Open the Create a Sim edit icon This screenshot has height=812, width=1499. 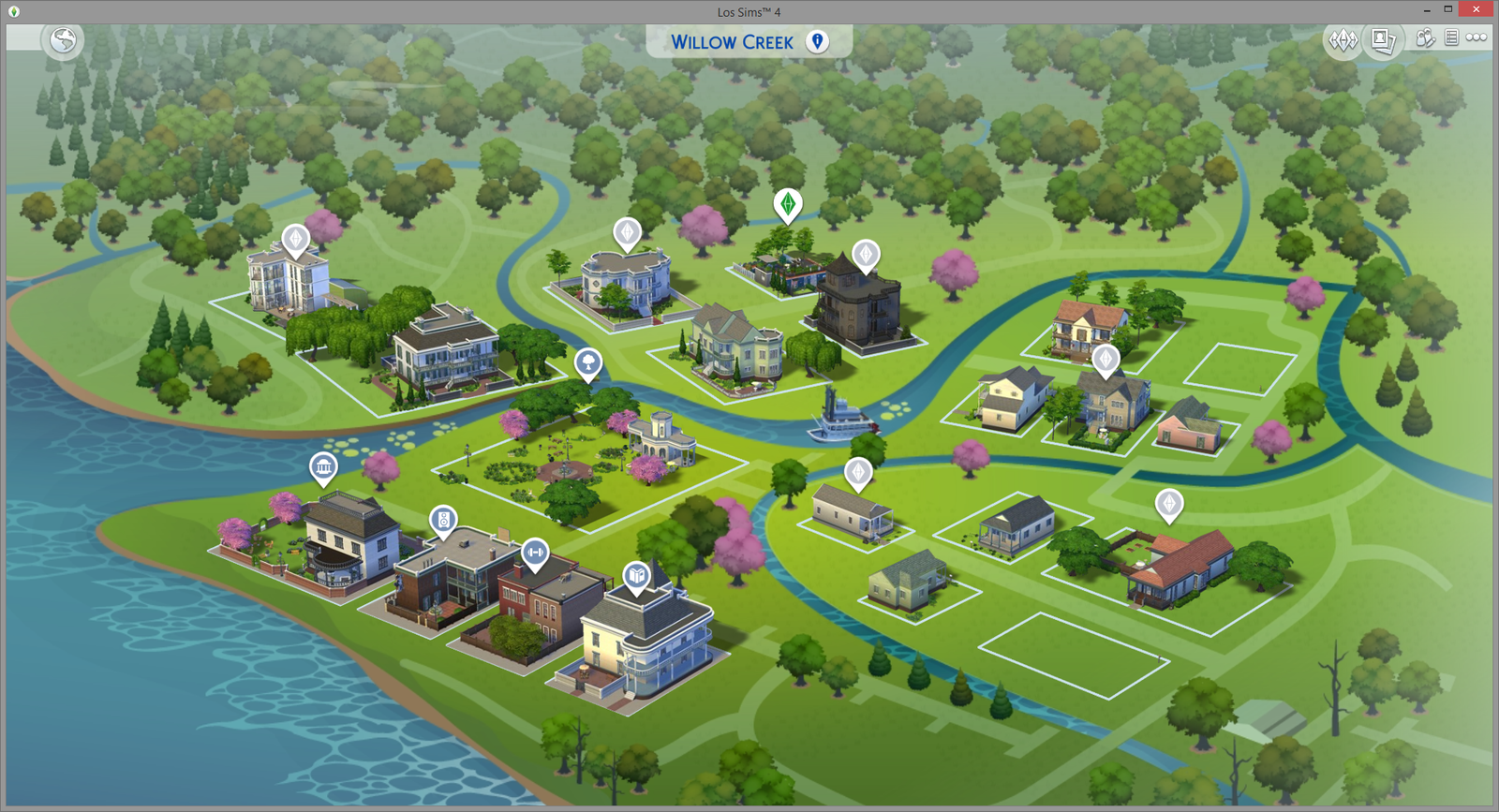(1425, 38)
